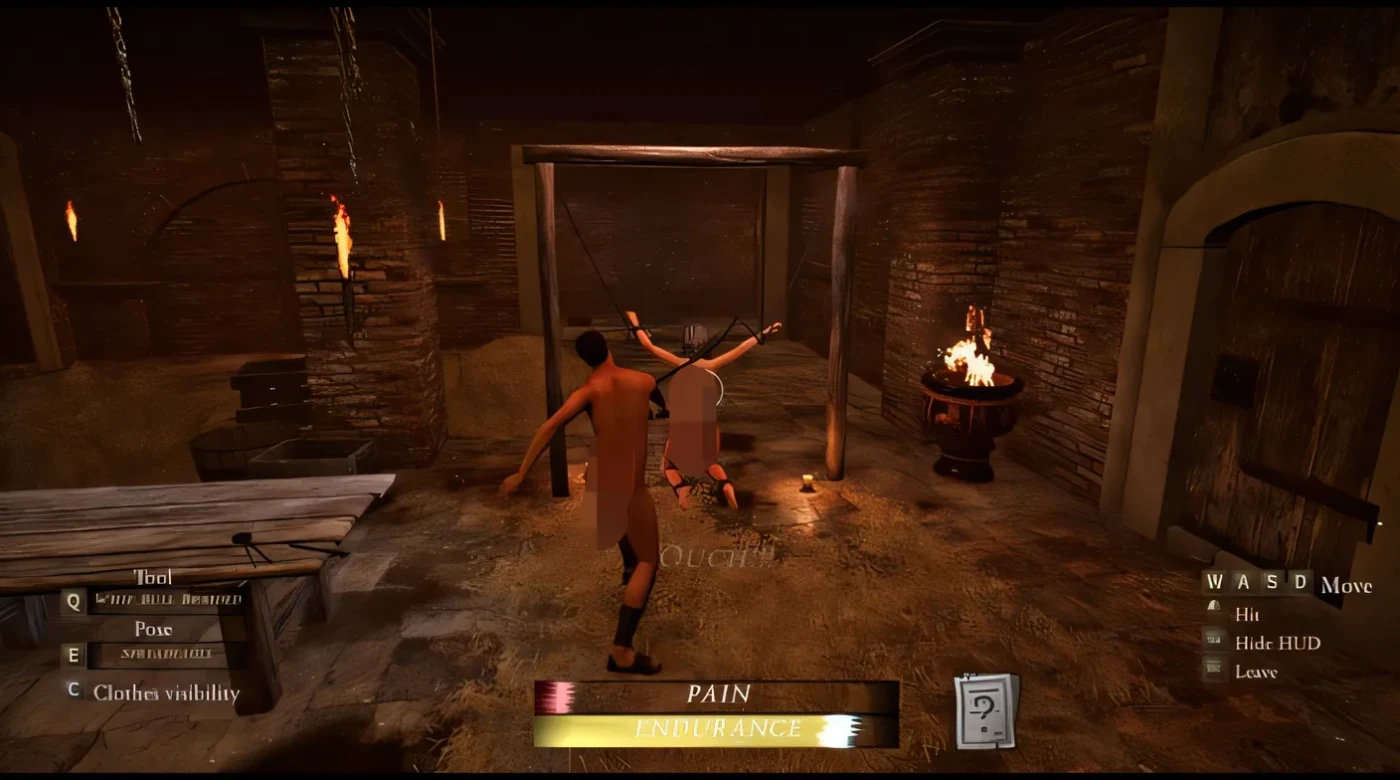The width and height of the screenshot is (1400, 780).
Task: Click the W key in WASD movement cluster
Action: [1216, 582]
